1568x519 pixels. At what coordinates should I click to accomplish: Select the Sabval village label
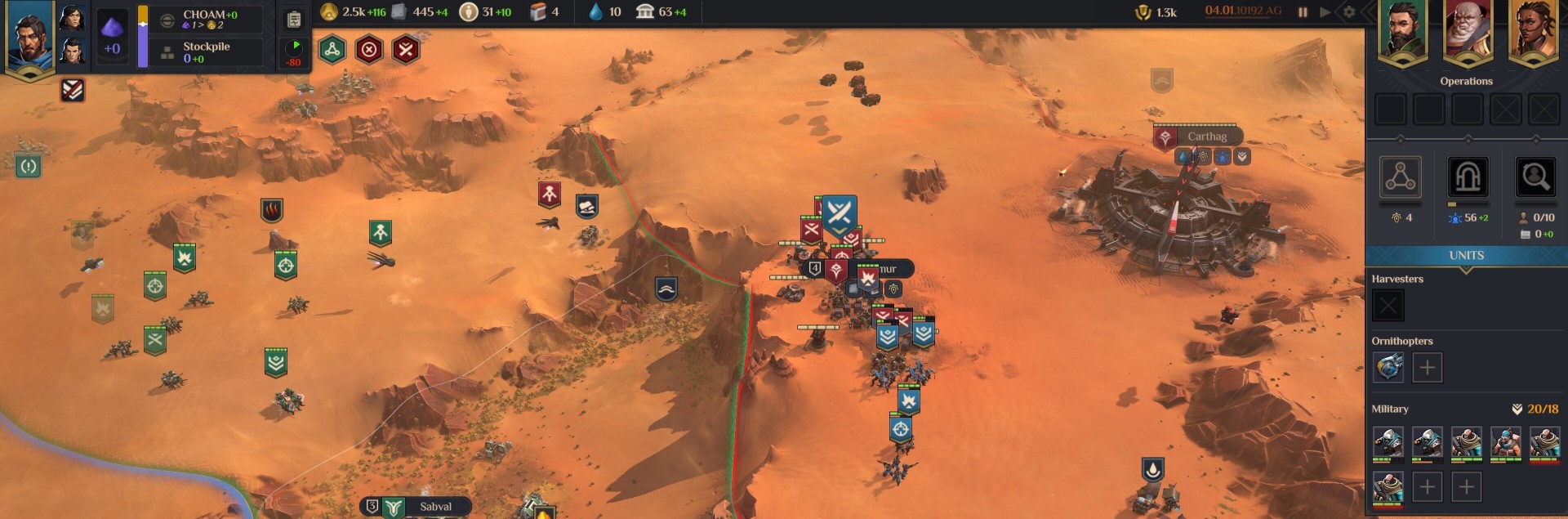(434, 507)
